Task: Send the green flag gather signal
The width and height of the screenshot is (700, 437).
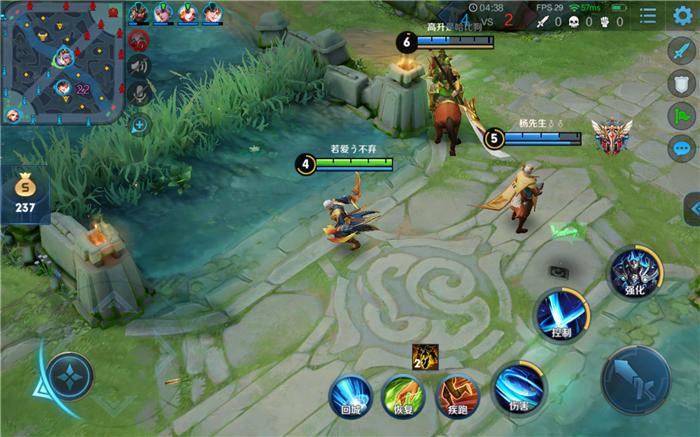Action: [x=681, y=116]
